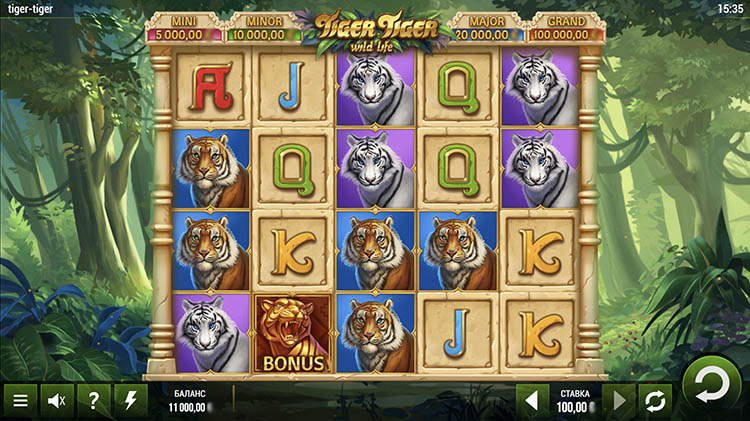Viewport: 750px width, 421px height.
Task: Increase the bet with the right arrow
Action: (x=619, y=401)
